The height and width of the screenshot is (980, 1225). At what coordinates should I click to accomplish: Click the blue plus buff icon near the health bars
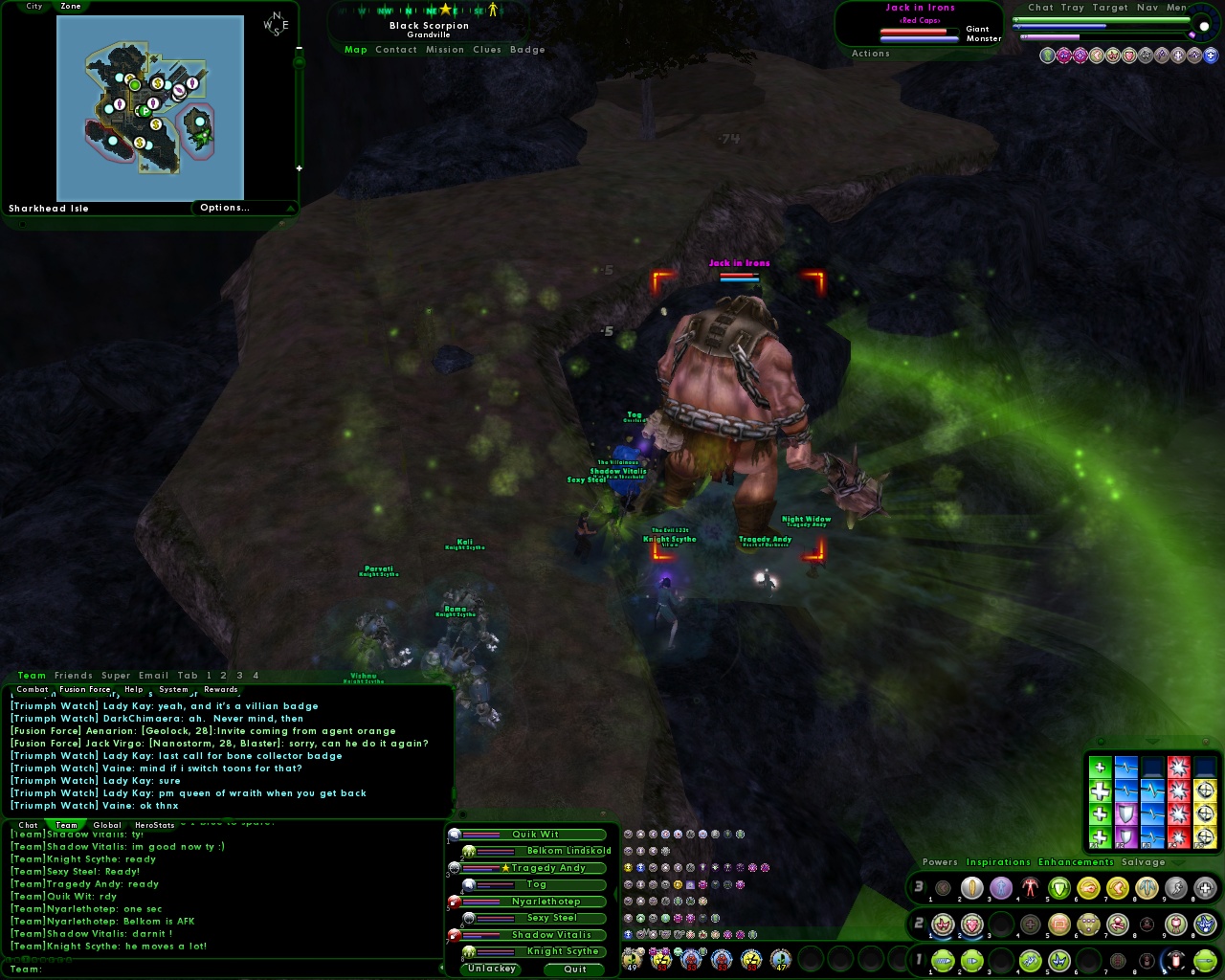[x=1211, y=56]
